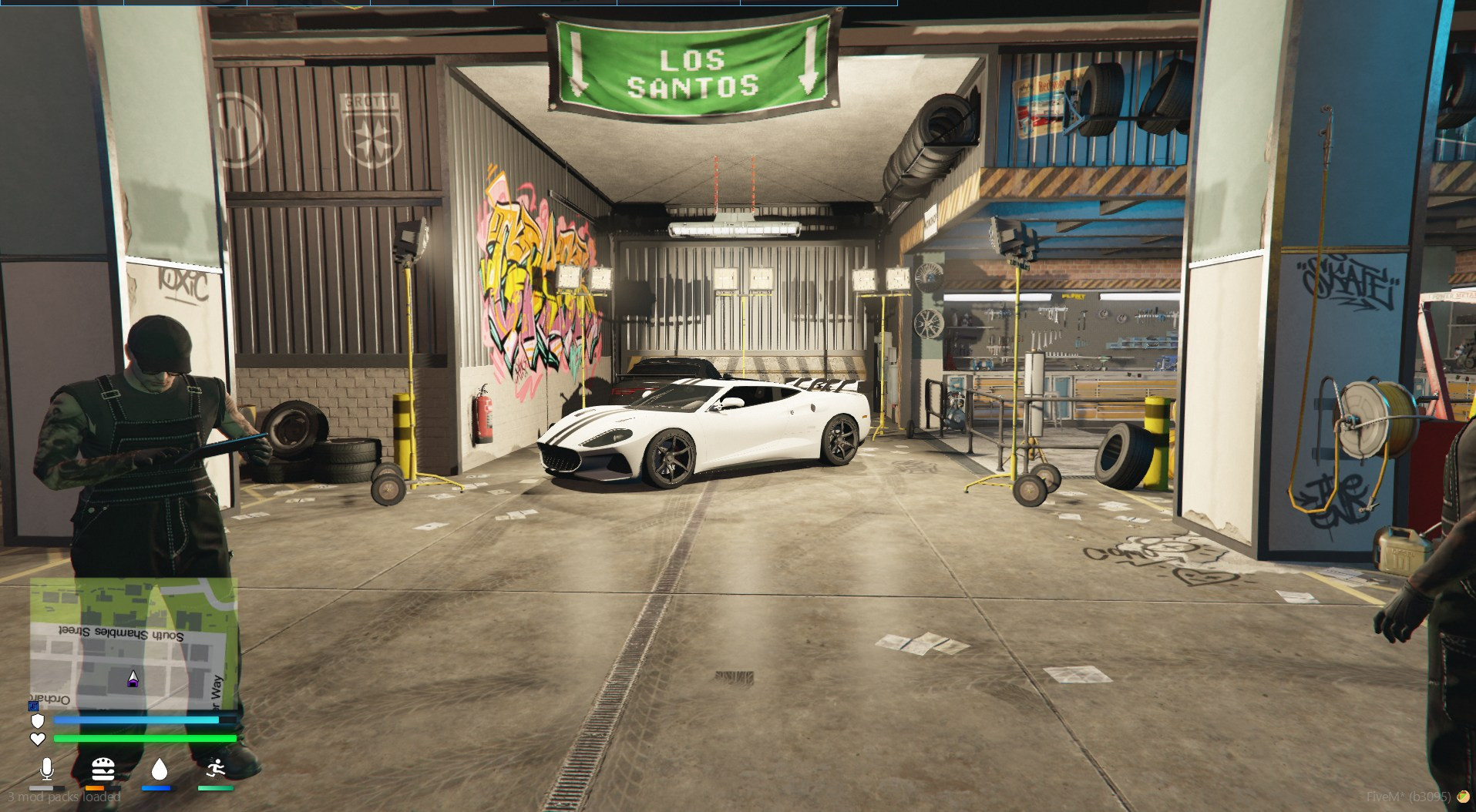Select the burger hunger icon
The width and height of the screenshot is (1476, 812).
tap(103, 769)
